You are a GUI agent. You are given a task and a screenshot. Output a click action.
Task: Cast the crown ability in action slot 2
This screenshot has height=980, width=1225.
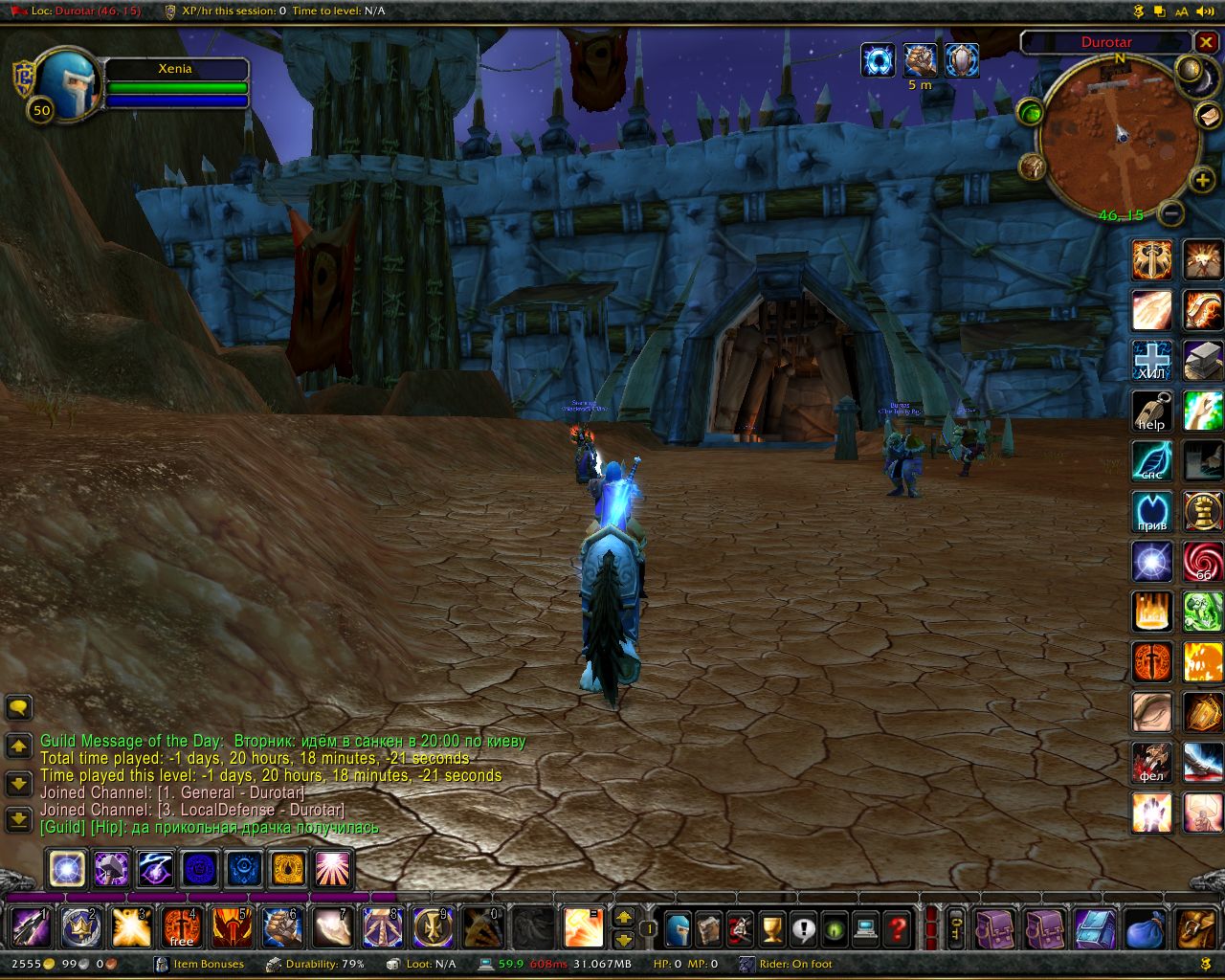coord(80,927)
